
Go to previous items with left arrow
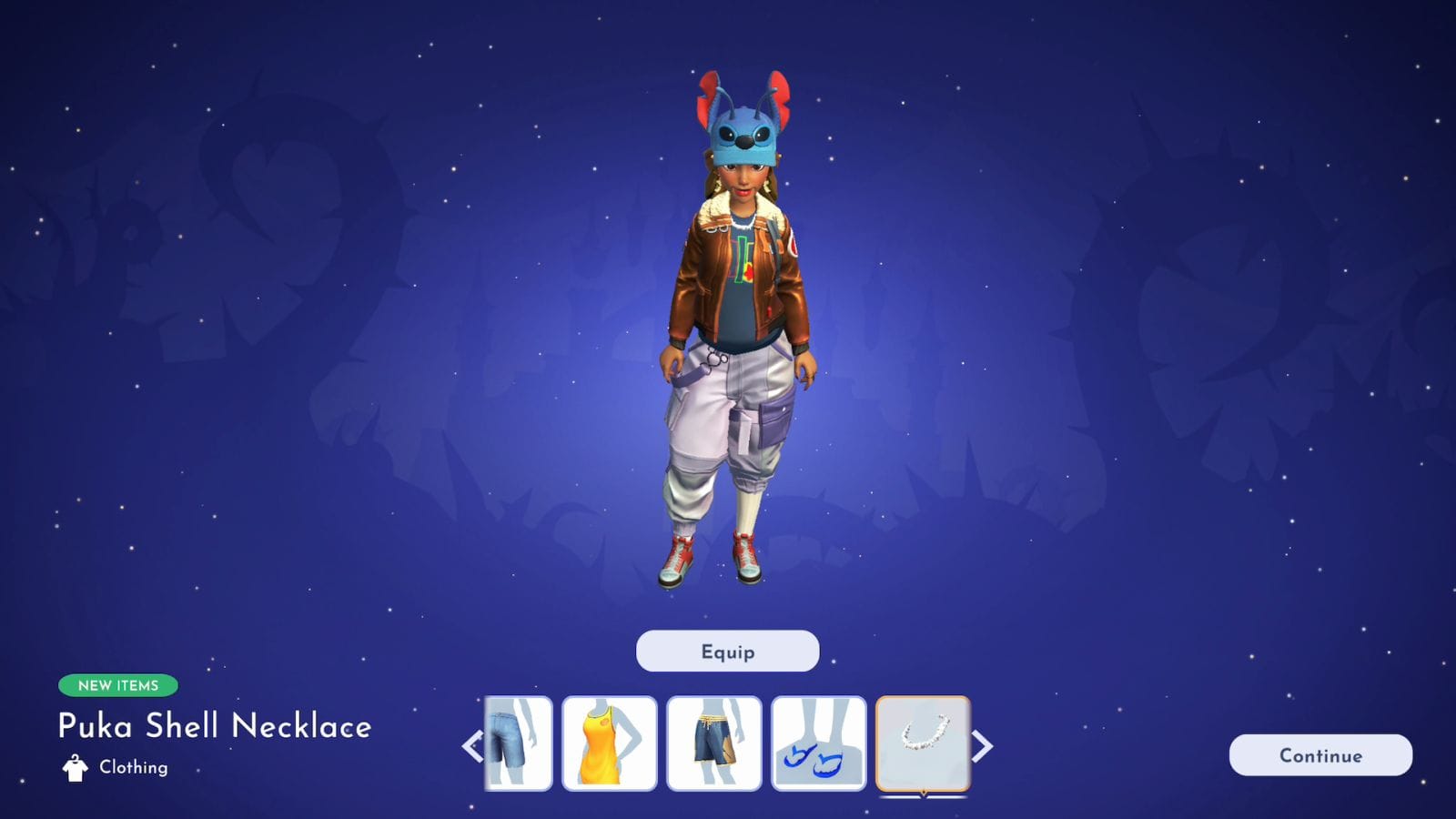pos(472,746)
